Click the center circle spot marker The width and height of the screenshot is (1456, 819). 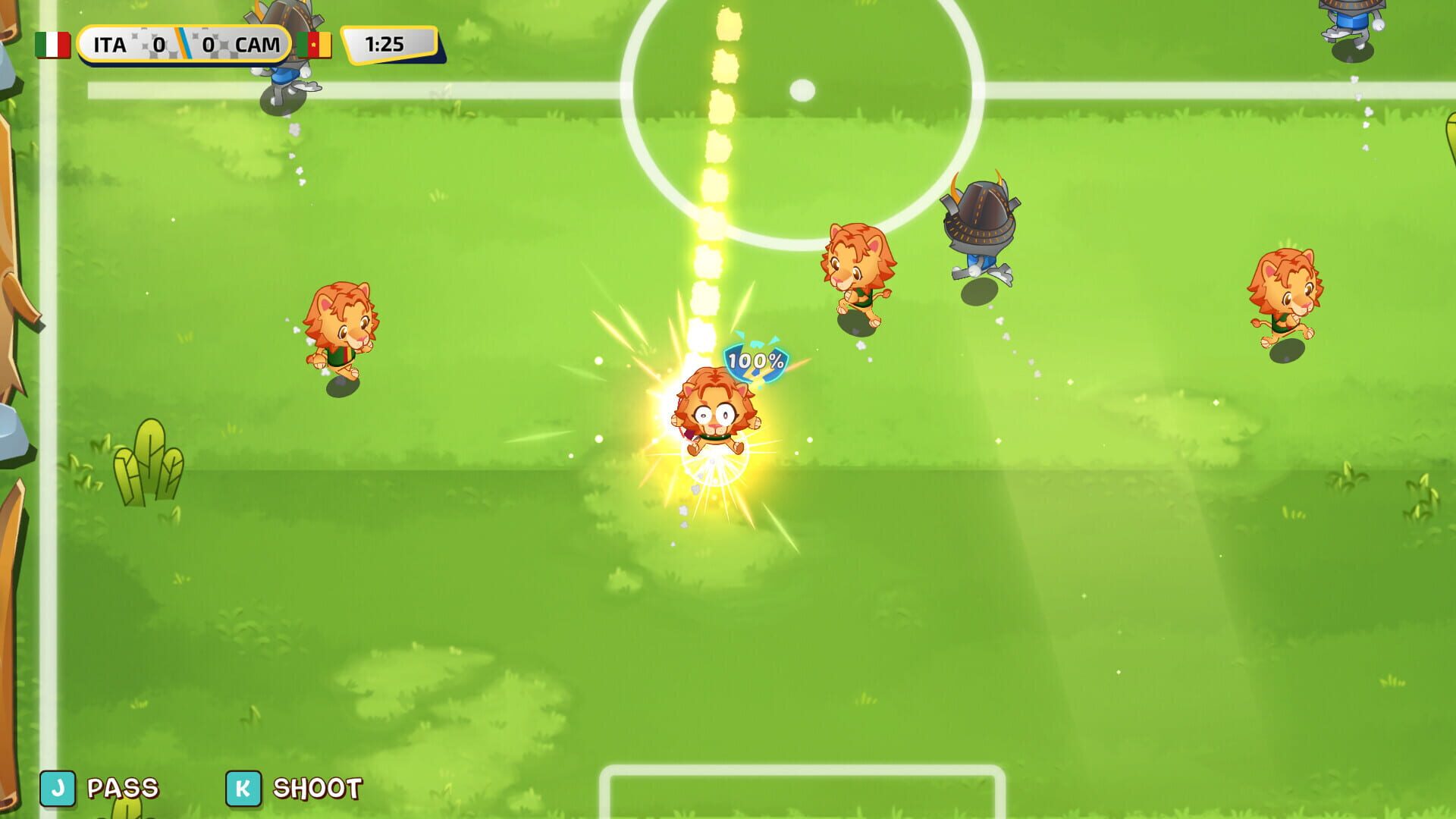coord(802,89)
